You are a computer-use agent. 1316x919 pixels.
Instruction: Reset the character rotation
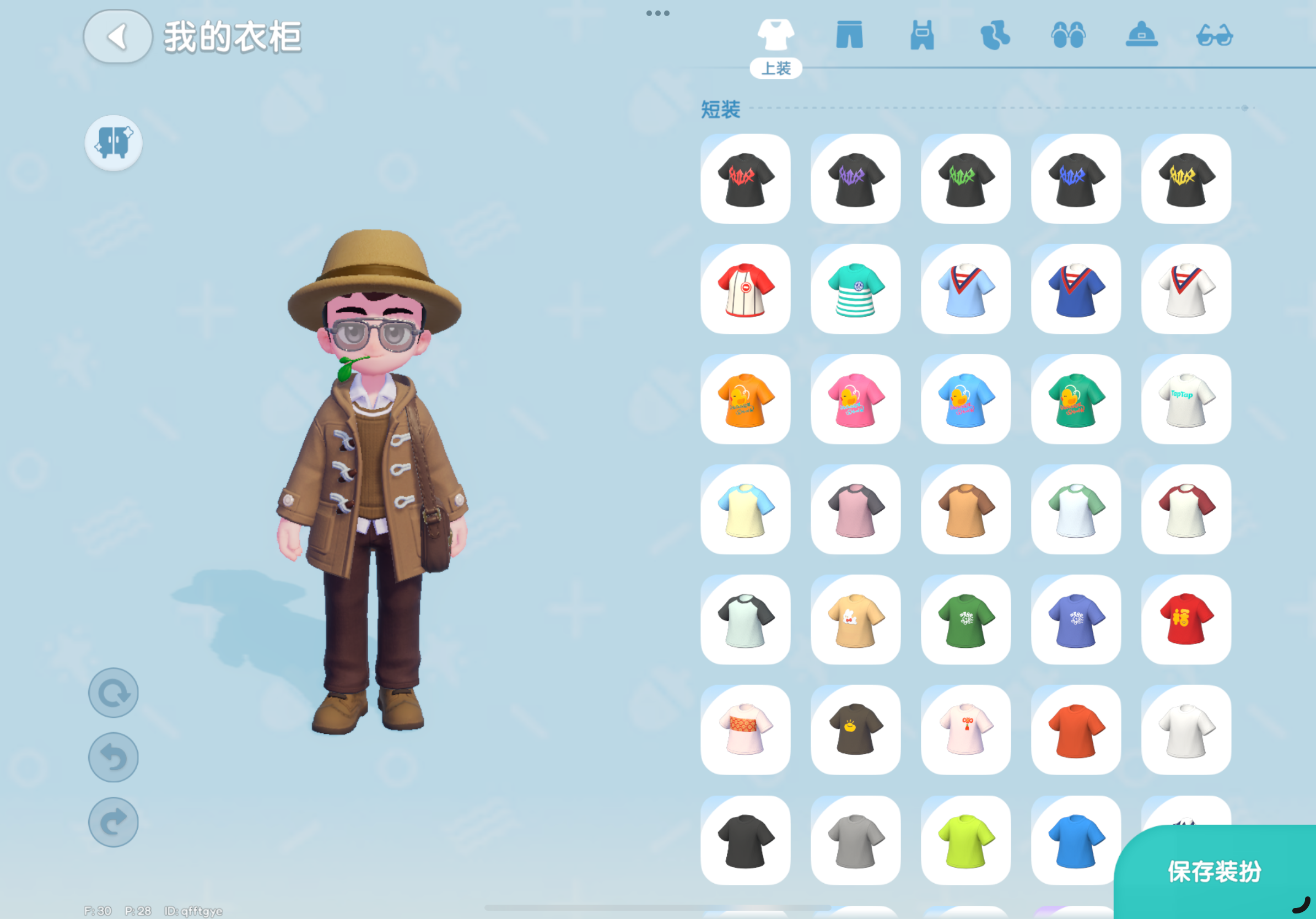pos(113,692)
